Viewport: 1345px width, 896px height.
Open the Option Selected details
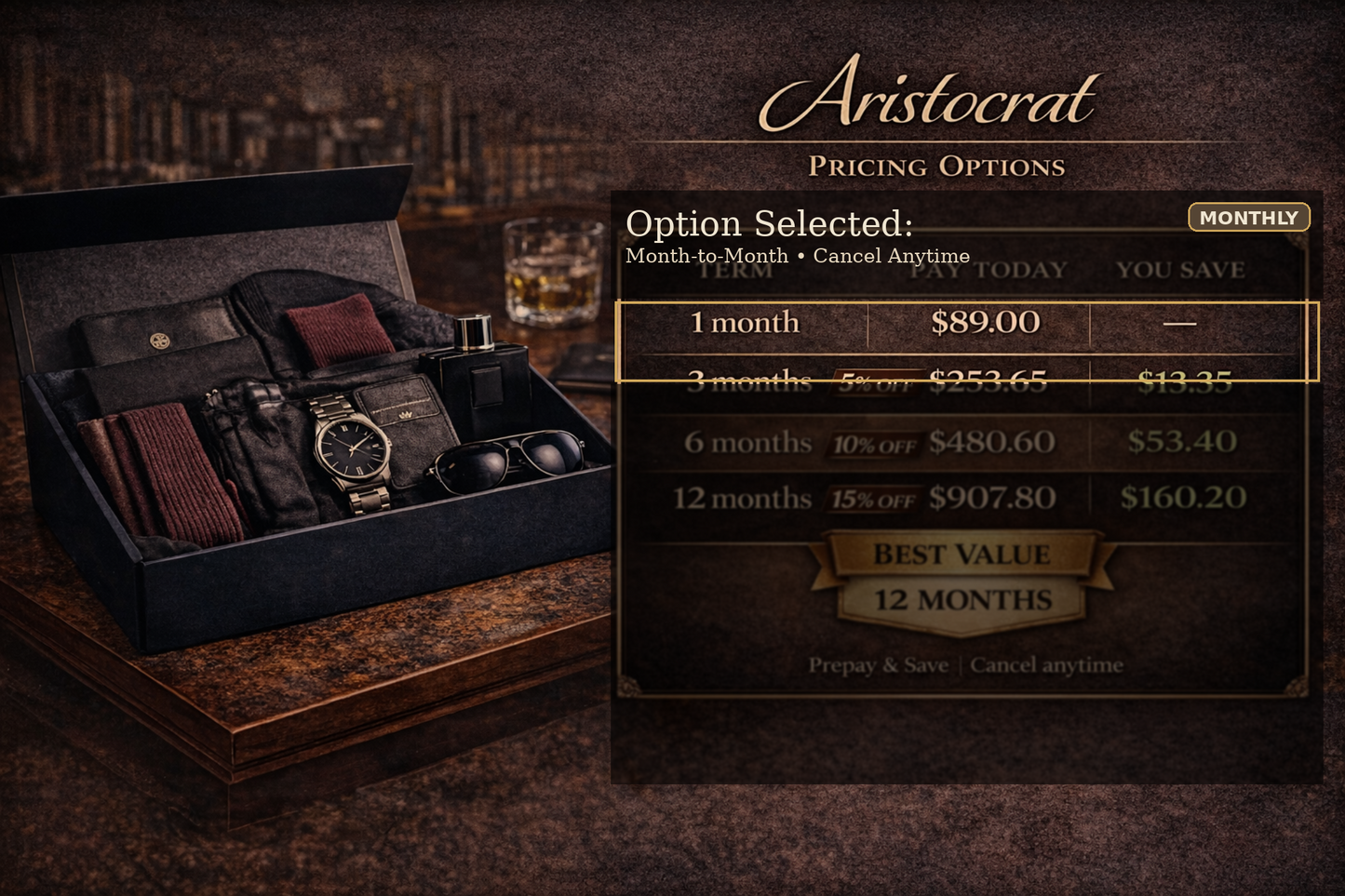(x=770, y=223)
